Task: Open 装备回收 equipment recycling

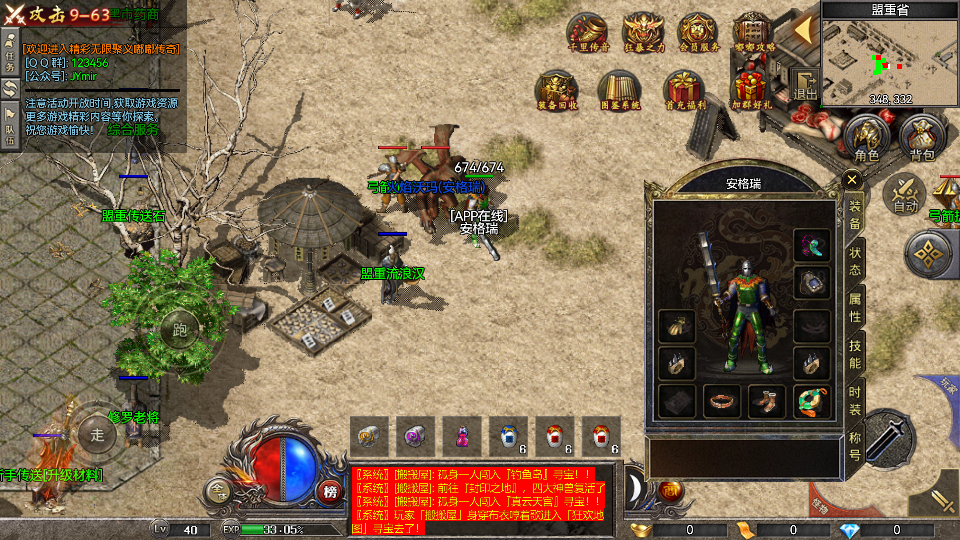Action: pos(556,88)
